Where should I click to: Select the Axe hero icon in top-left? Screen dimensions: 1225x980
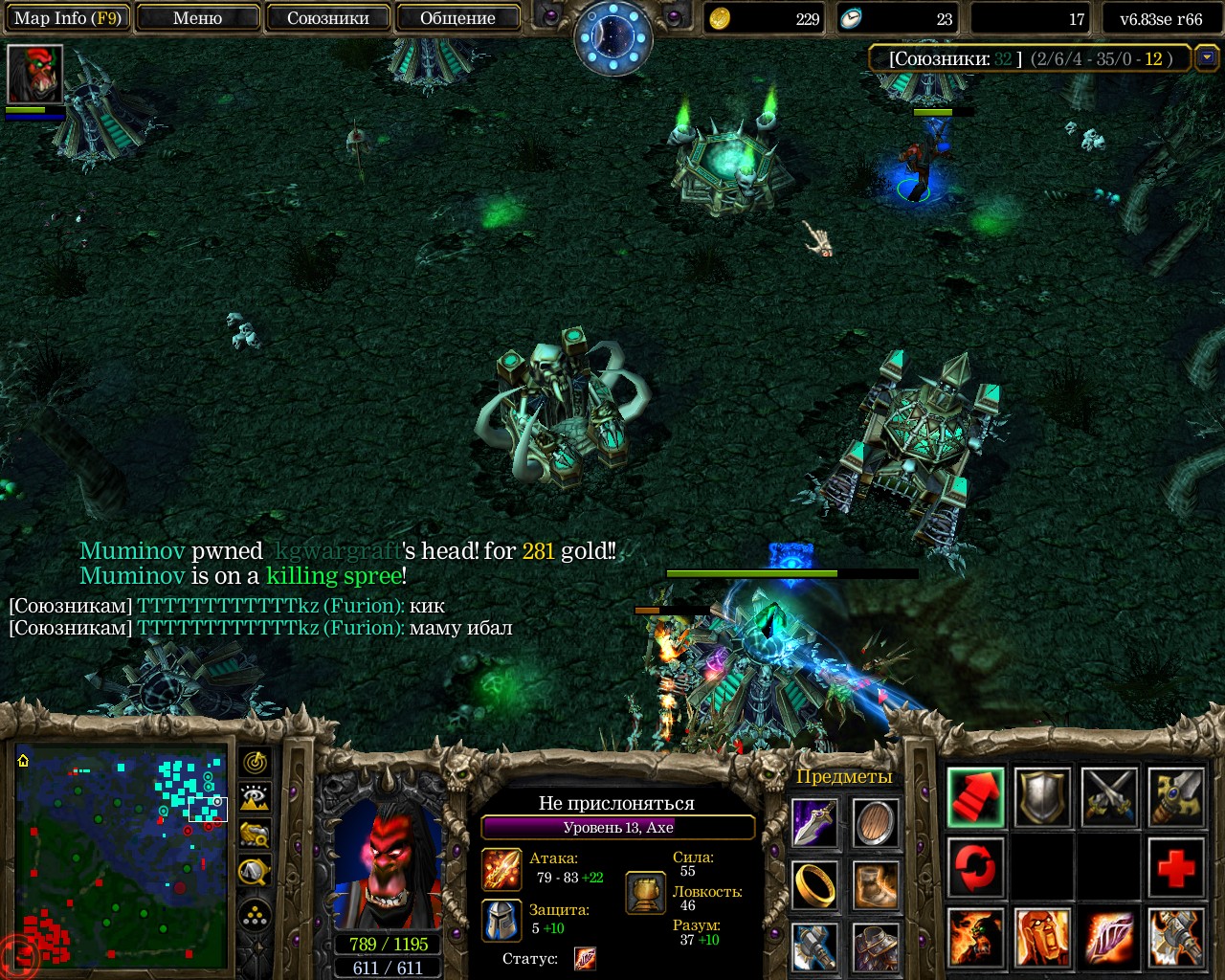[34, 74]
